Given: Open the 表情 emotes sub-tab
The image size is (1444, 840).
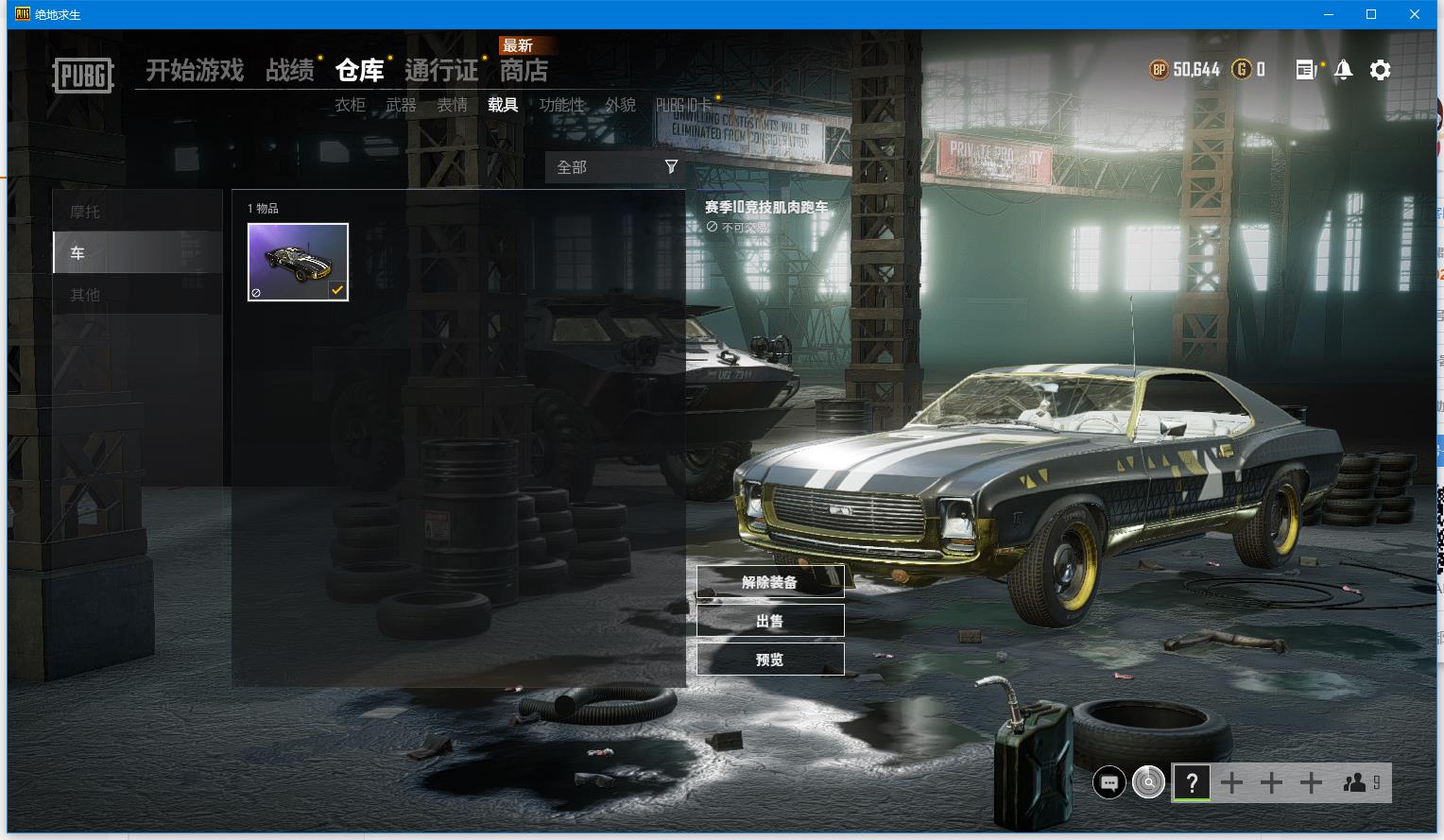Looking at the screenshot, I should [452, 105].
